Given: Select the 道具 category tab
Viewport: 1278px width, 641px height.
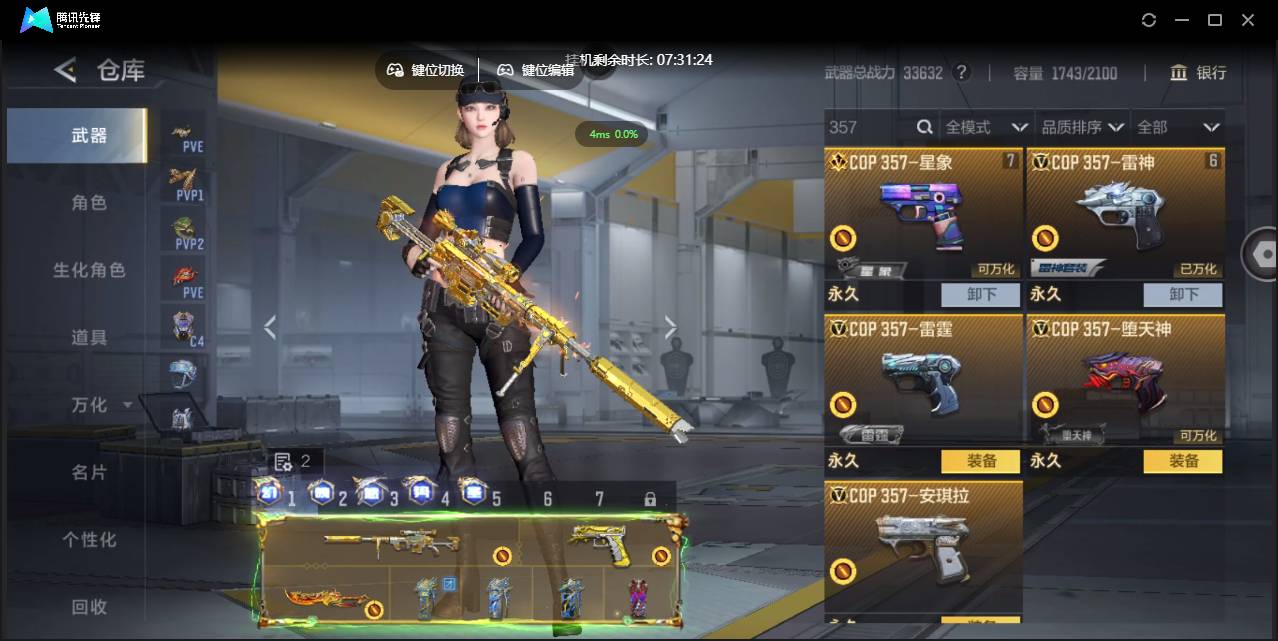Looking at the screenshot, I should click(x=89, y=337).
